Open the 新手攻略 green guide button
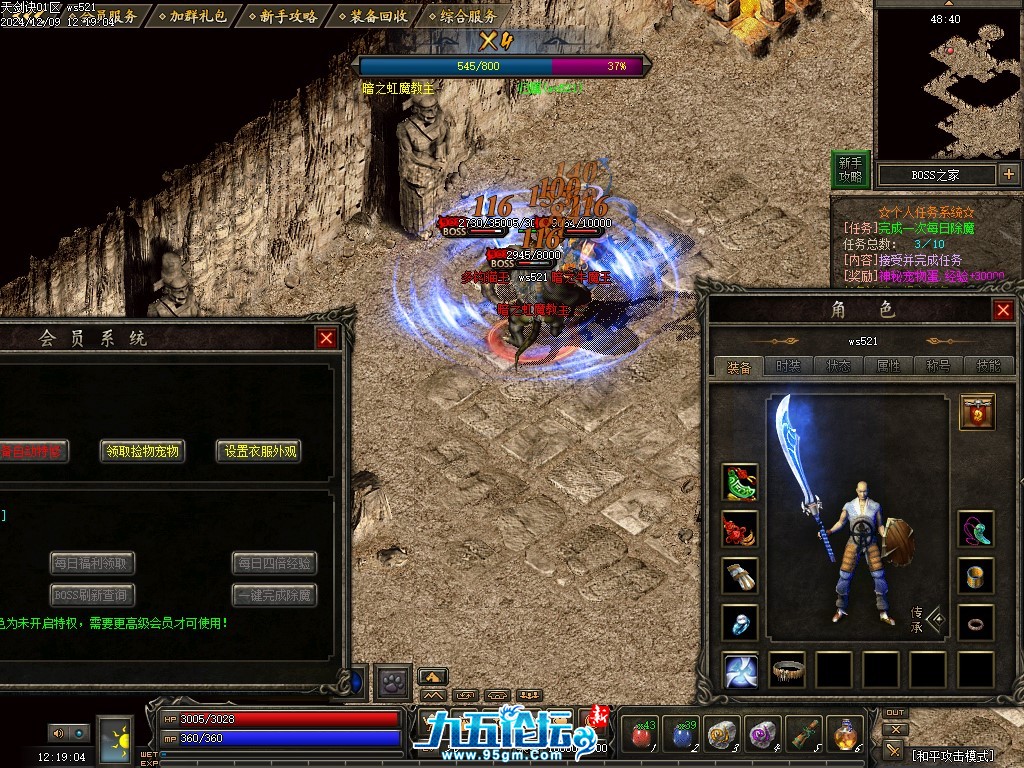 pyautogui.click(x=850, y=169)
